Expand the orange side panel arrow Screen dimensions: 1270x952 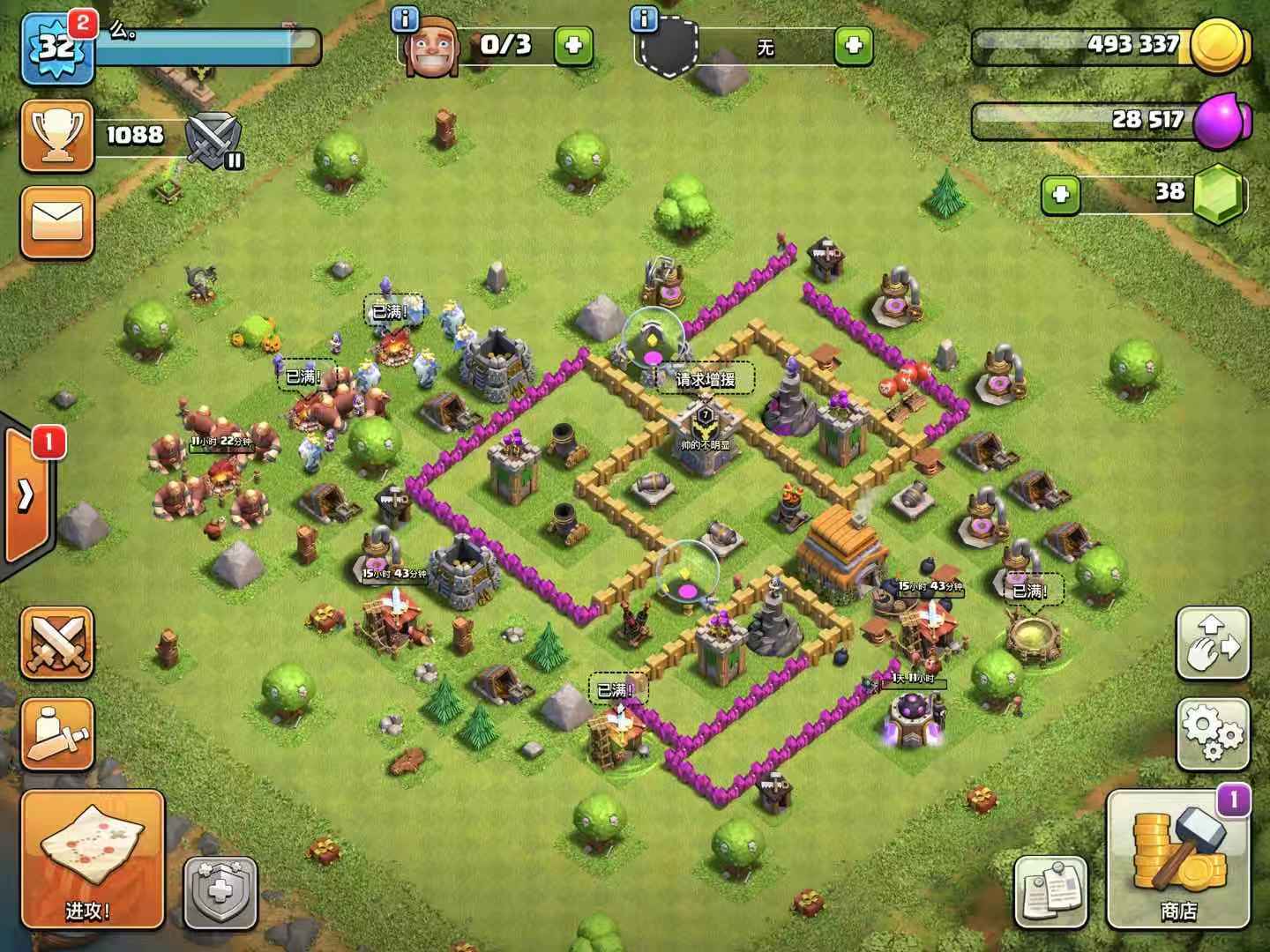26,495
